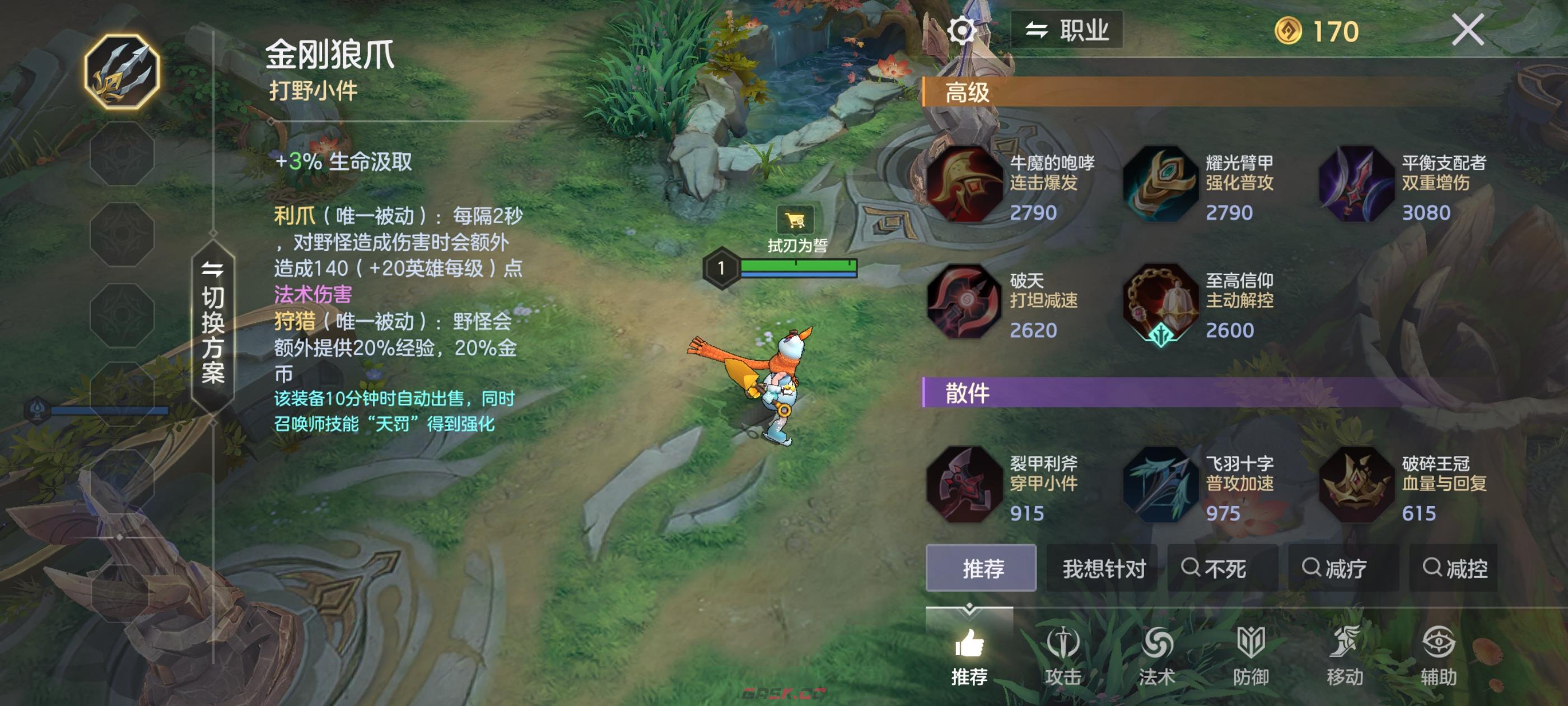Screen dimensions: 1568x706
Task: Open the 我想针对 filter
Action: click(1103, 568)
